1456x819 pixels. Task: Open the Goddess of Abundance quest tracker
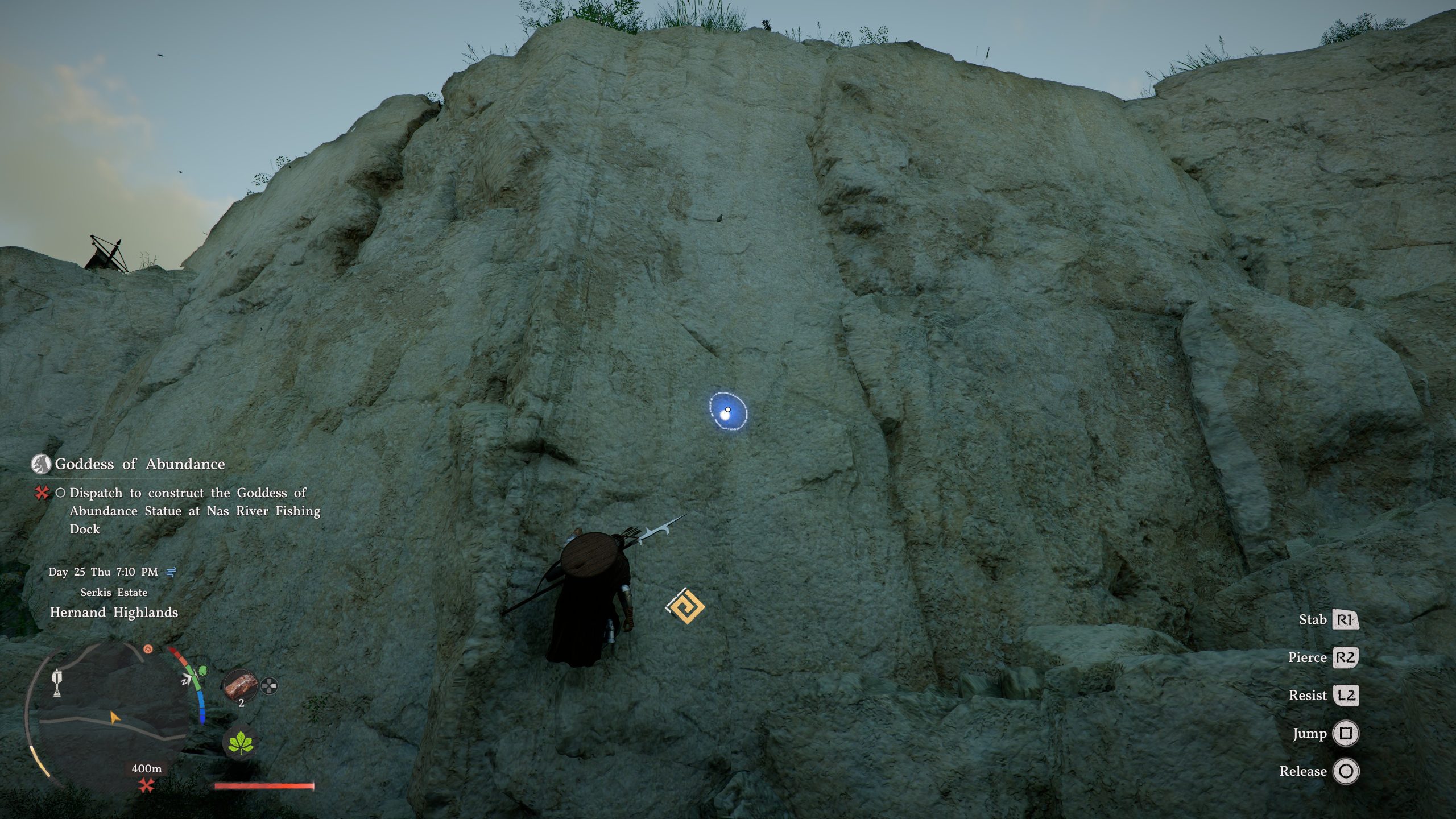[140, 464]
